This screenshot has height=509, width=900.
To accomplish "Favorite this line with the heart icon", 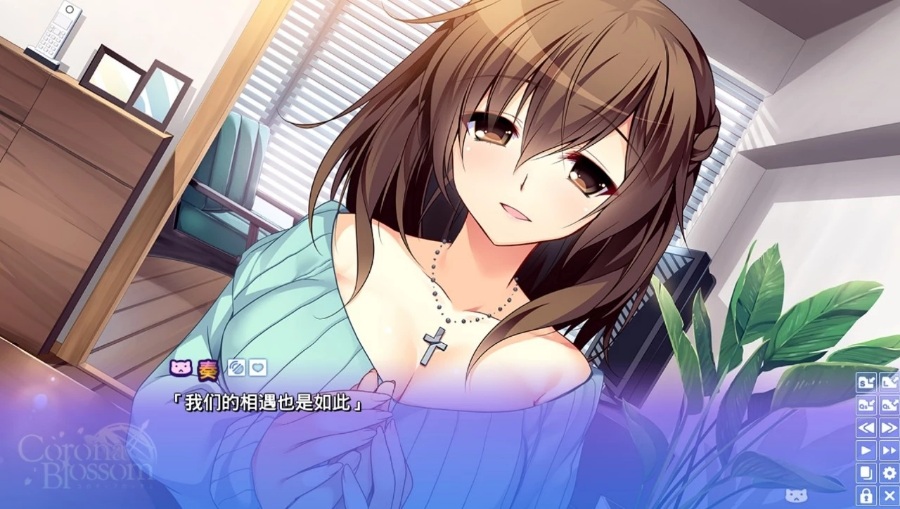I will [257, 367].
